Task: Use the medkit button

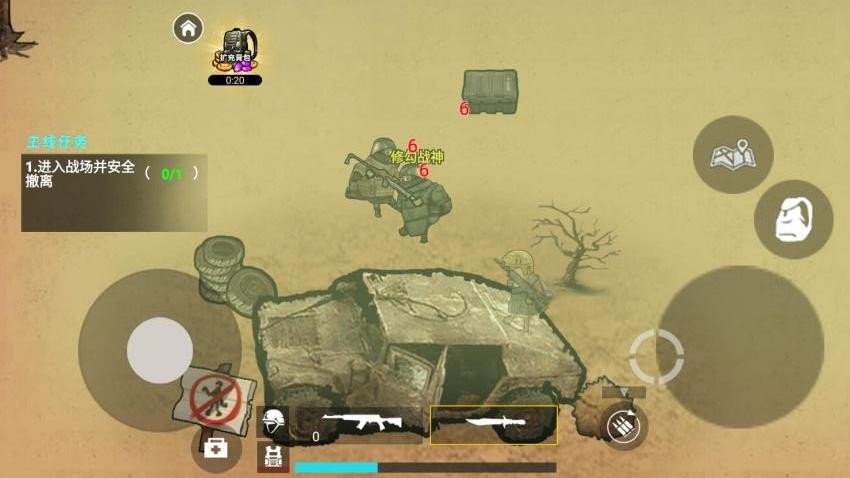Action: pyautogui.click(x=215, y=447)
